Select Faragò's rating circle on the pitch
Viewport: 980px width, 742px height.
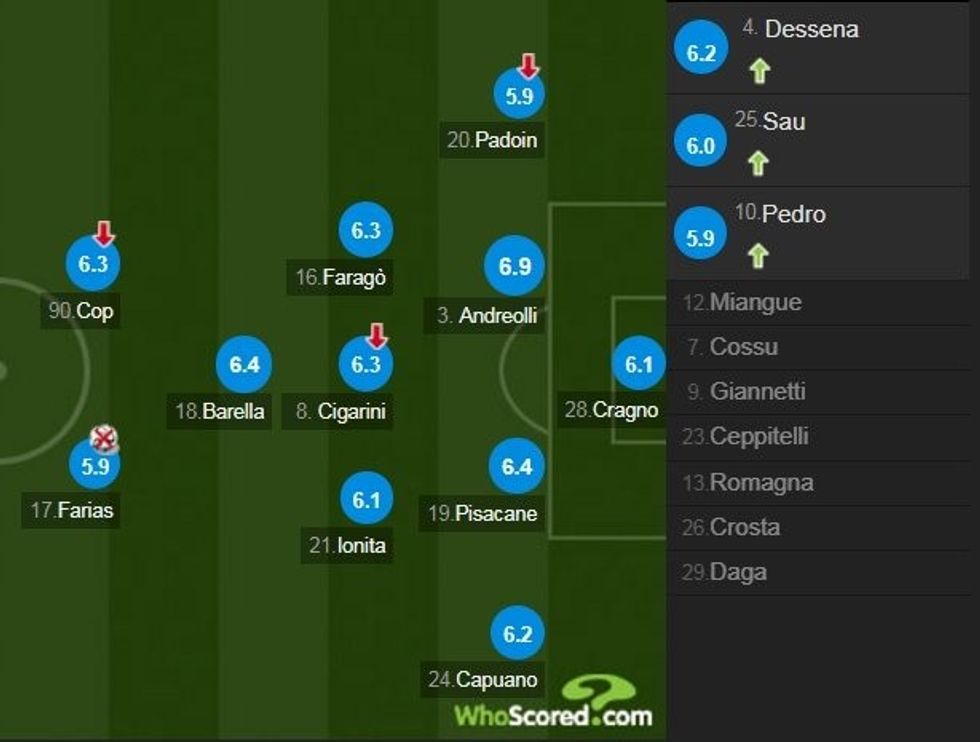coord(366,231)
